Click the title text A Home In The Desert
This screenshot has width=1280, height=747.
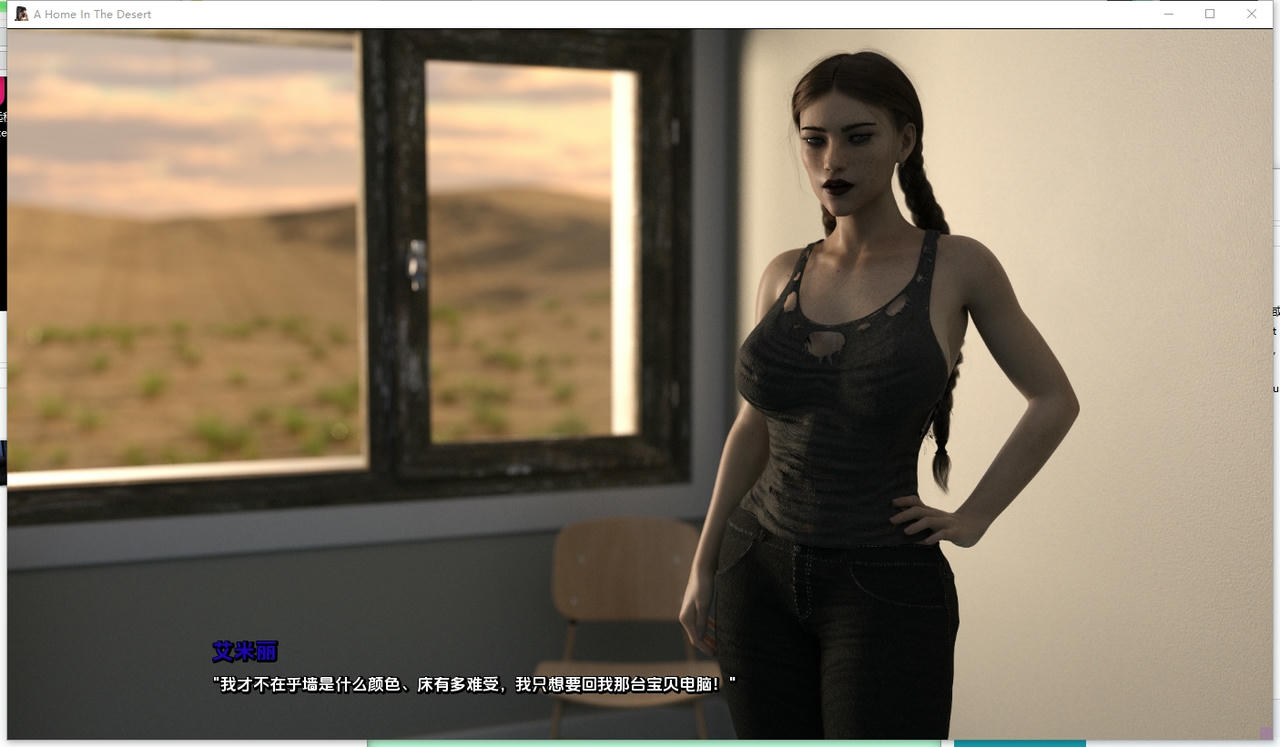(x=92, y=14)
